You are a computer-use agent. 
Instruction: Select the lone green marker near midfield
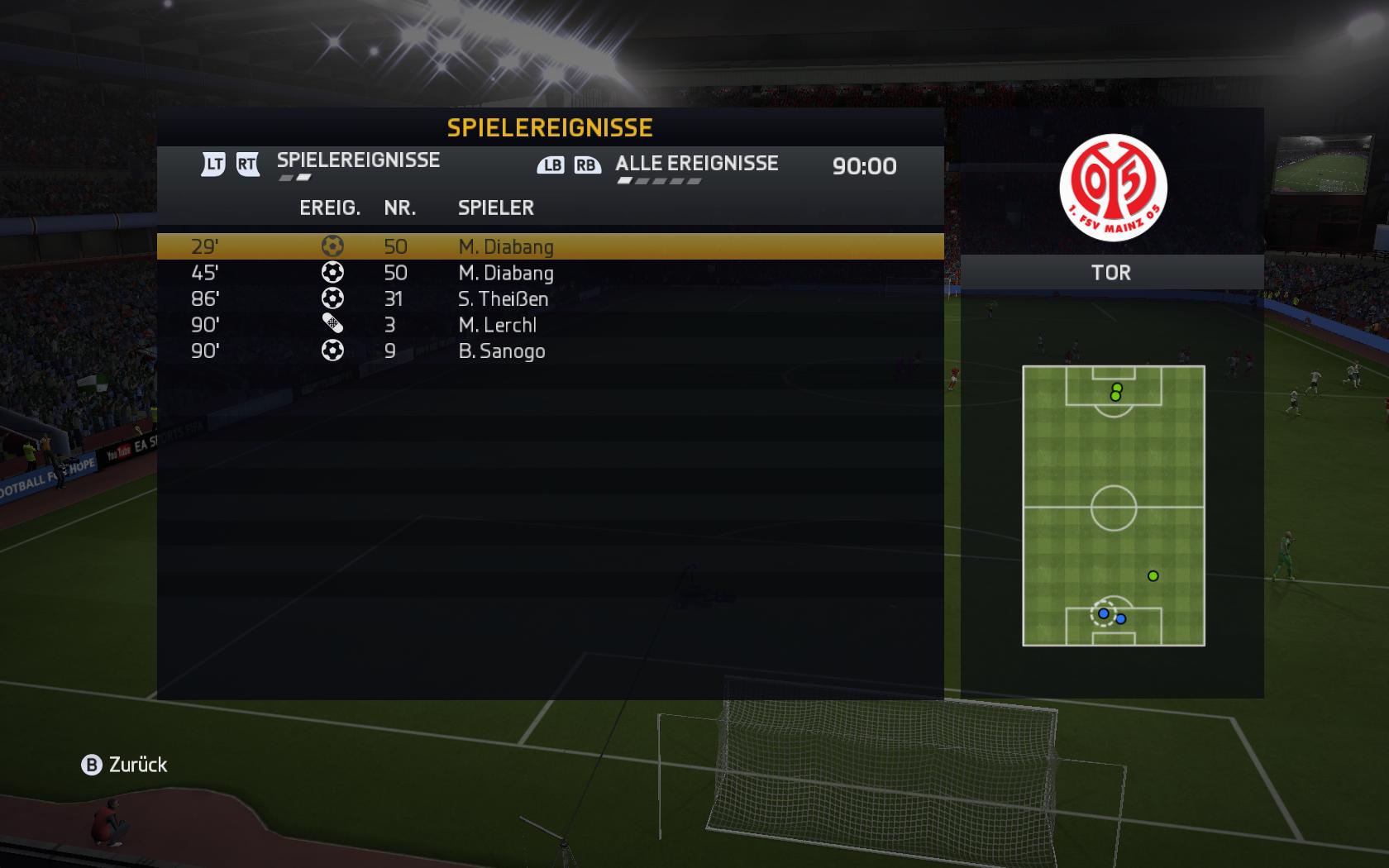pyautogui.click(x=1153, y=576)
